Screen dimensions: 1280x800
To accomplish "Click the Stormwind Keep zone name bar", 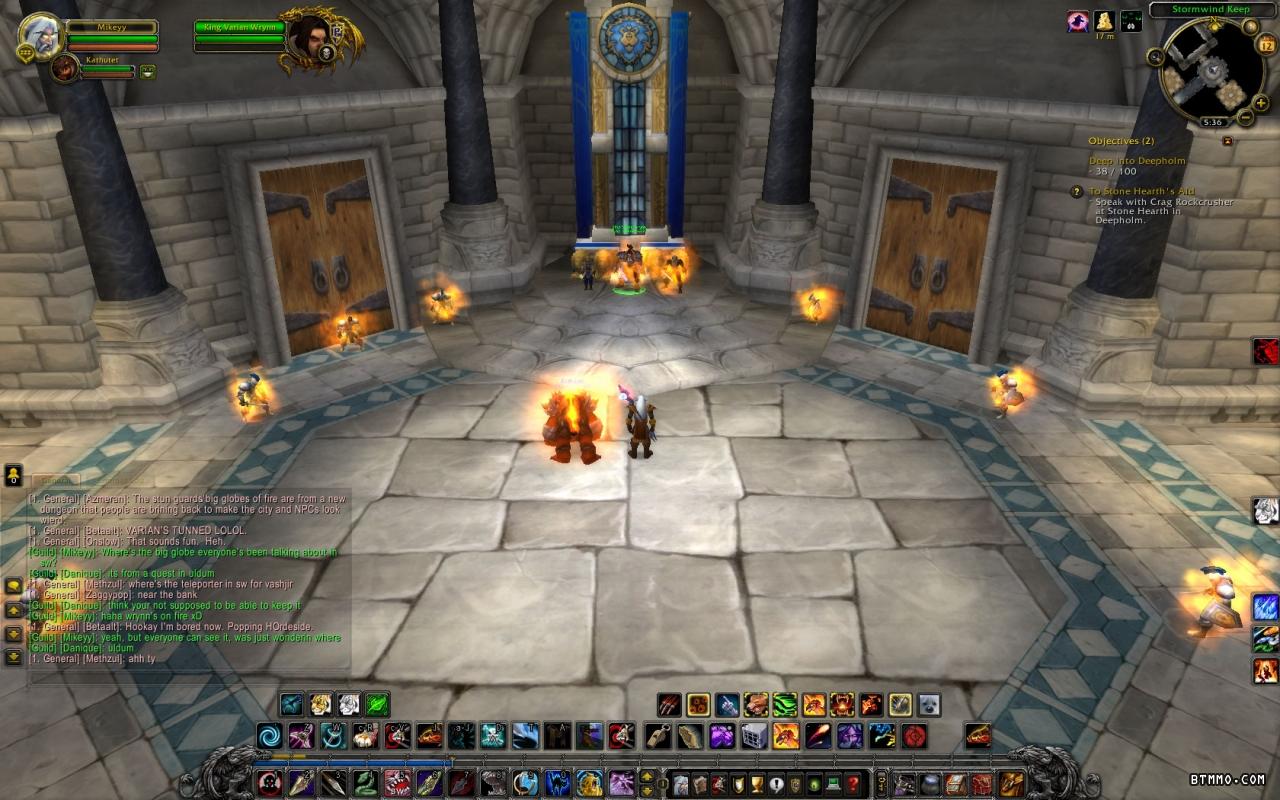I will coord(1209,10).
